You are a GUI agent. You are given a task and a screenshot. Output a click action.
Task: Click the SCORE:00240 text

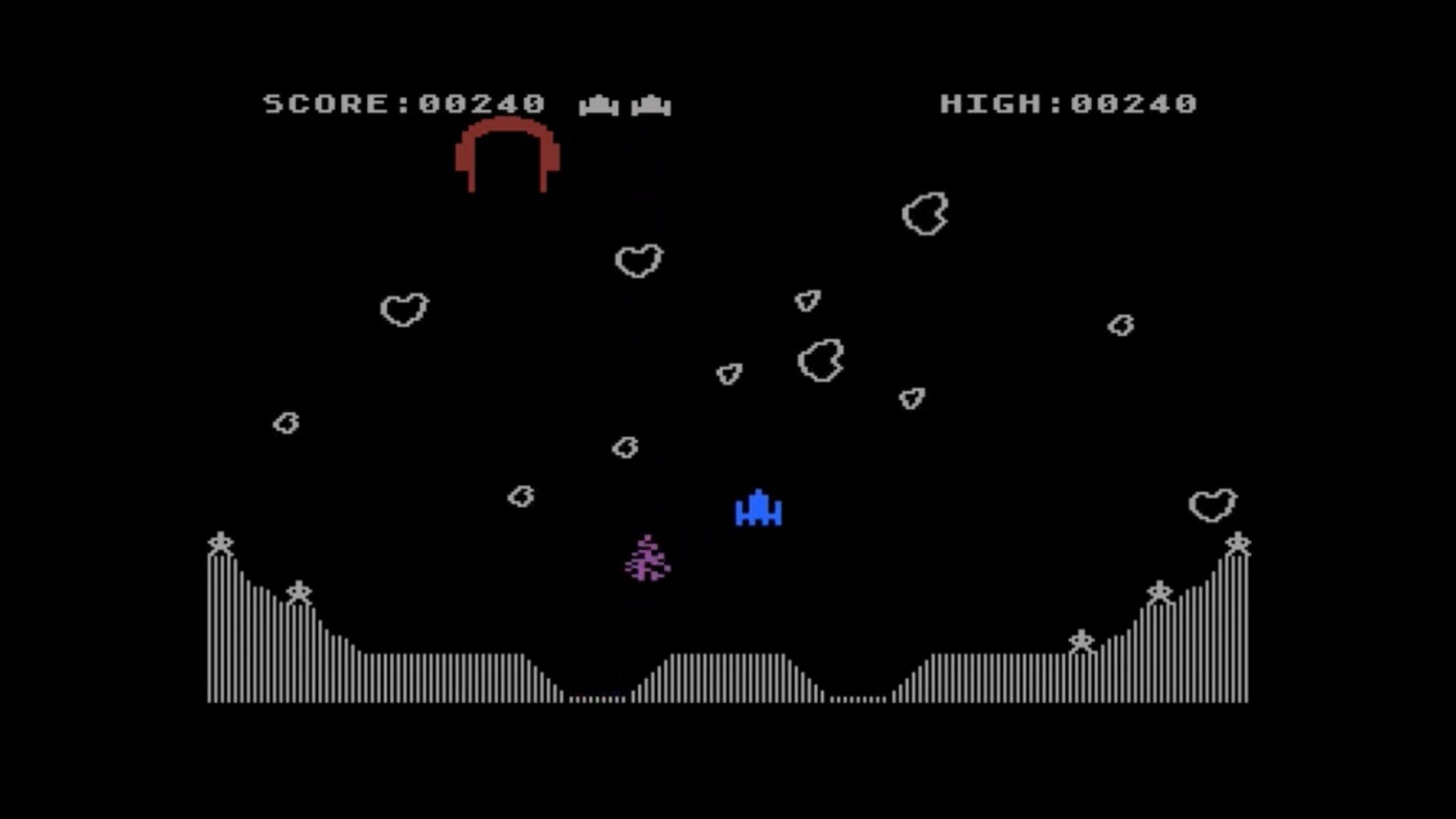[x=403, y=104]
